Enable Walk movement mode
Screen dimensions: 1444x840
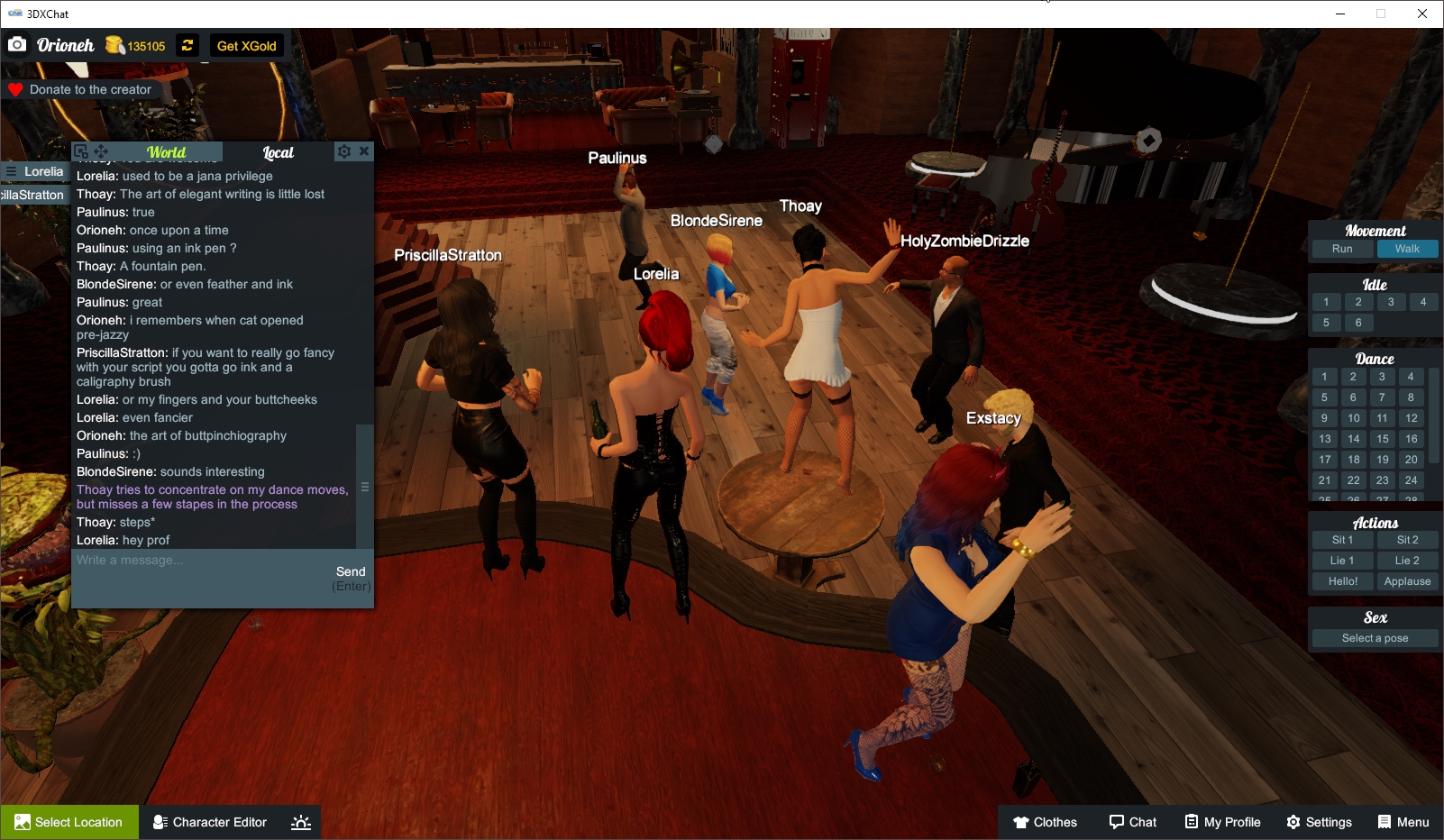coord(1407,249)
